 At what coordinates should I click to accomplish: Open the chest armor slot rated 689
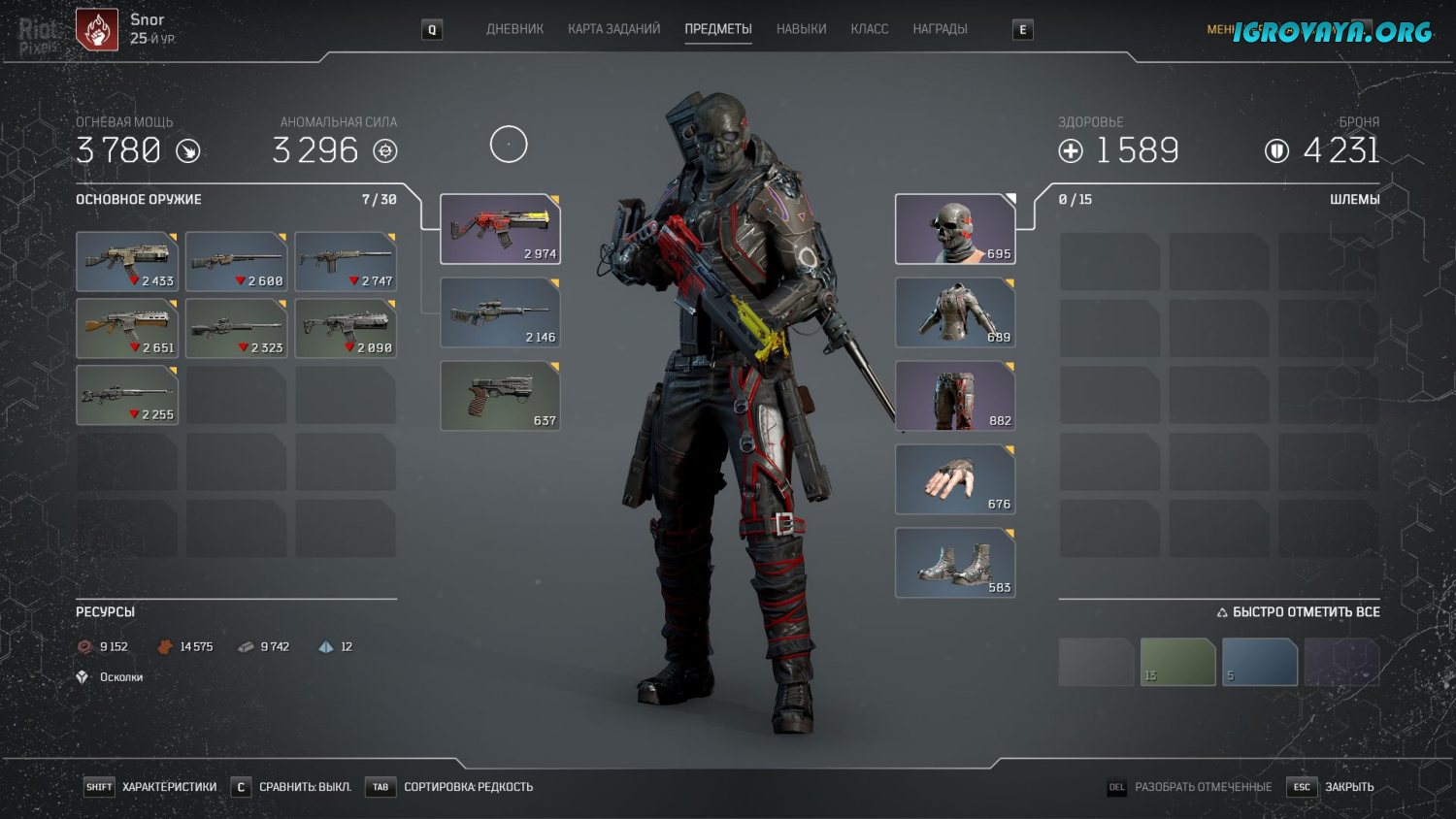click(x=955, y=312)
